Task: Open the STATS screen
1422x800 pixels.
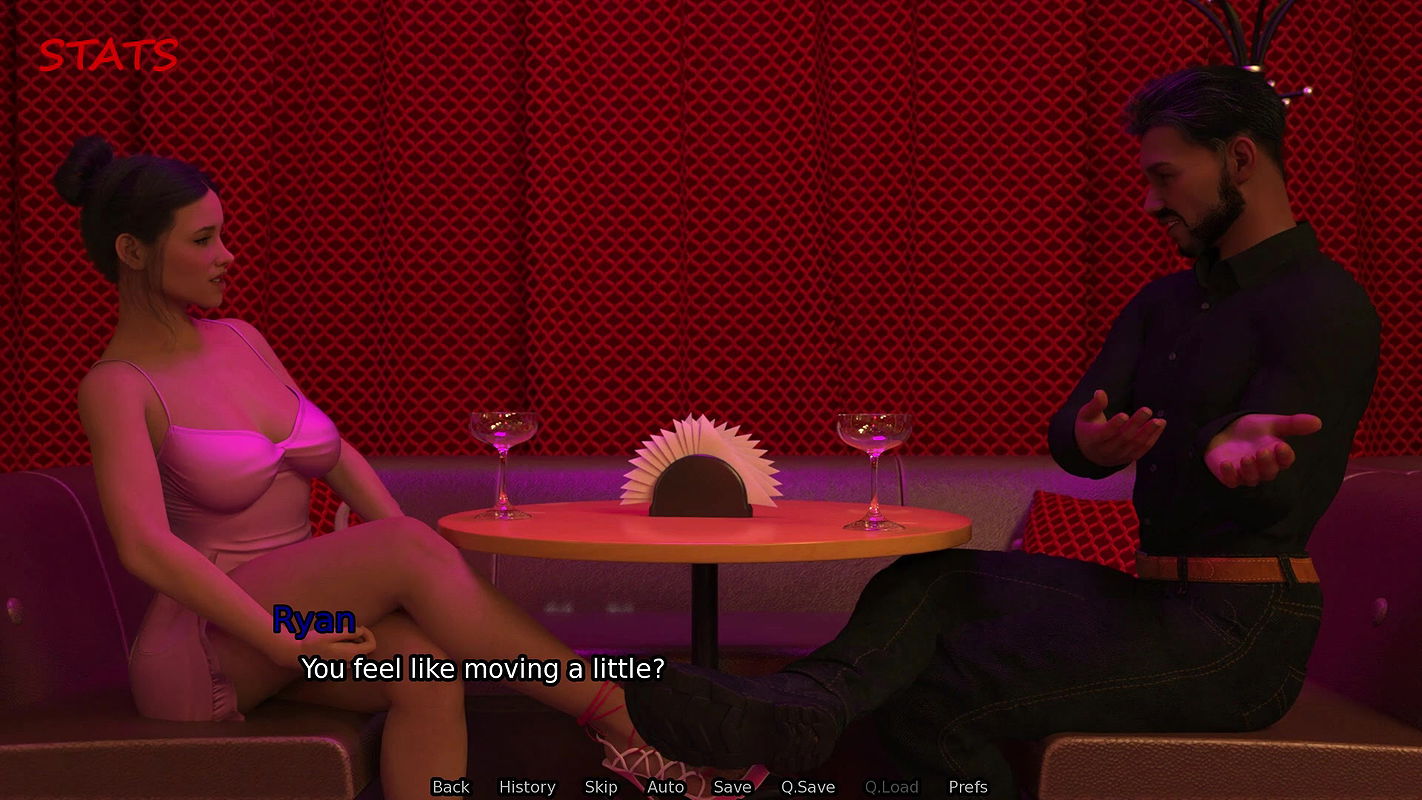Action: (x=108, y=56)
